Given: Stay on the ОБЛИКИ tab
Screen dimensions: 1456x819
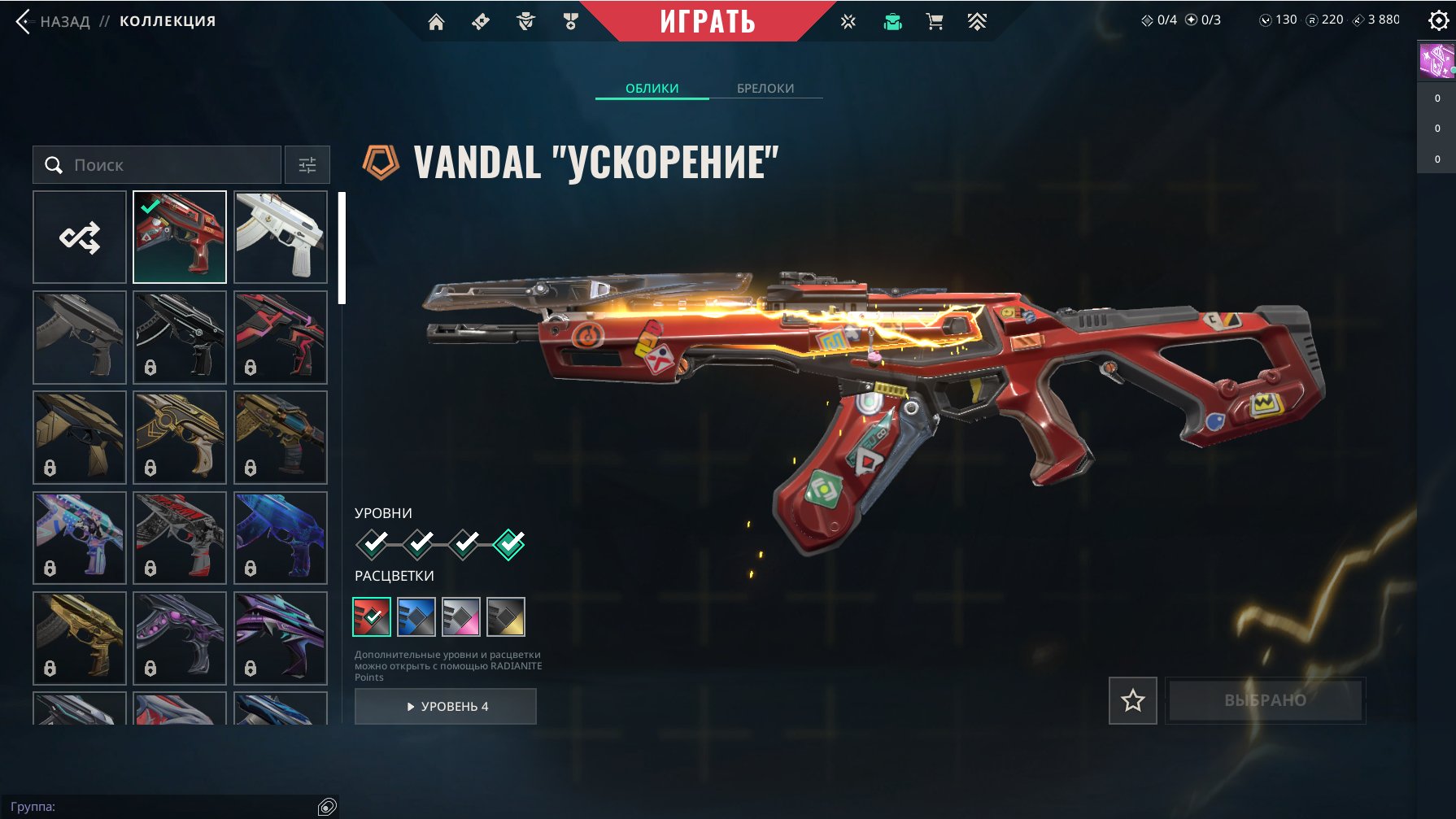Looking at the screenshot, I should click(651, 88).
